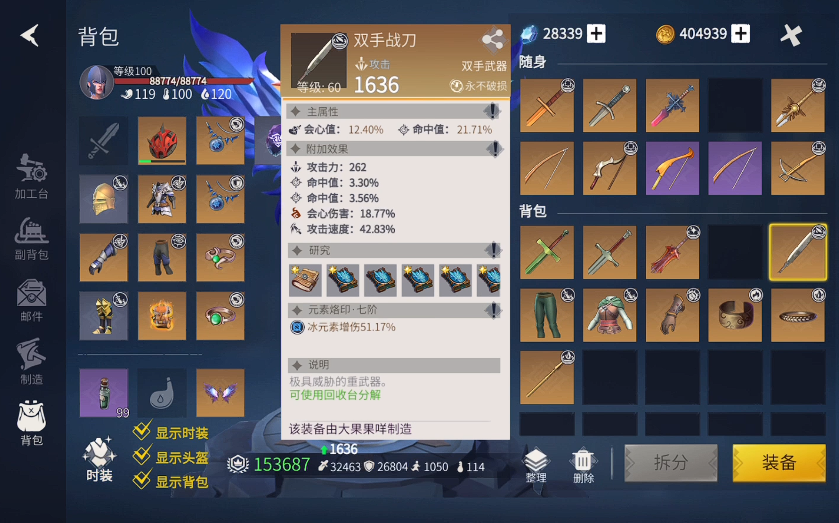Toggle the 显示时装 checkbox
The width and height of the screenshot is (839, 523).
(143, 432)
